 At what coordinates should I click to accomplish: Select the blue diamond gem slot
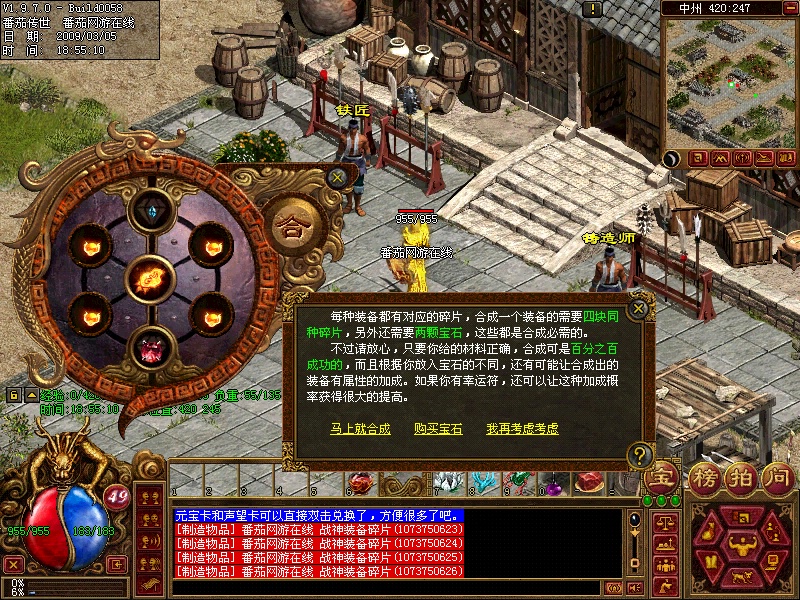coord(151,212)
